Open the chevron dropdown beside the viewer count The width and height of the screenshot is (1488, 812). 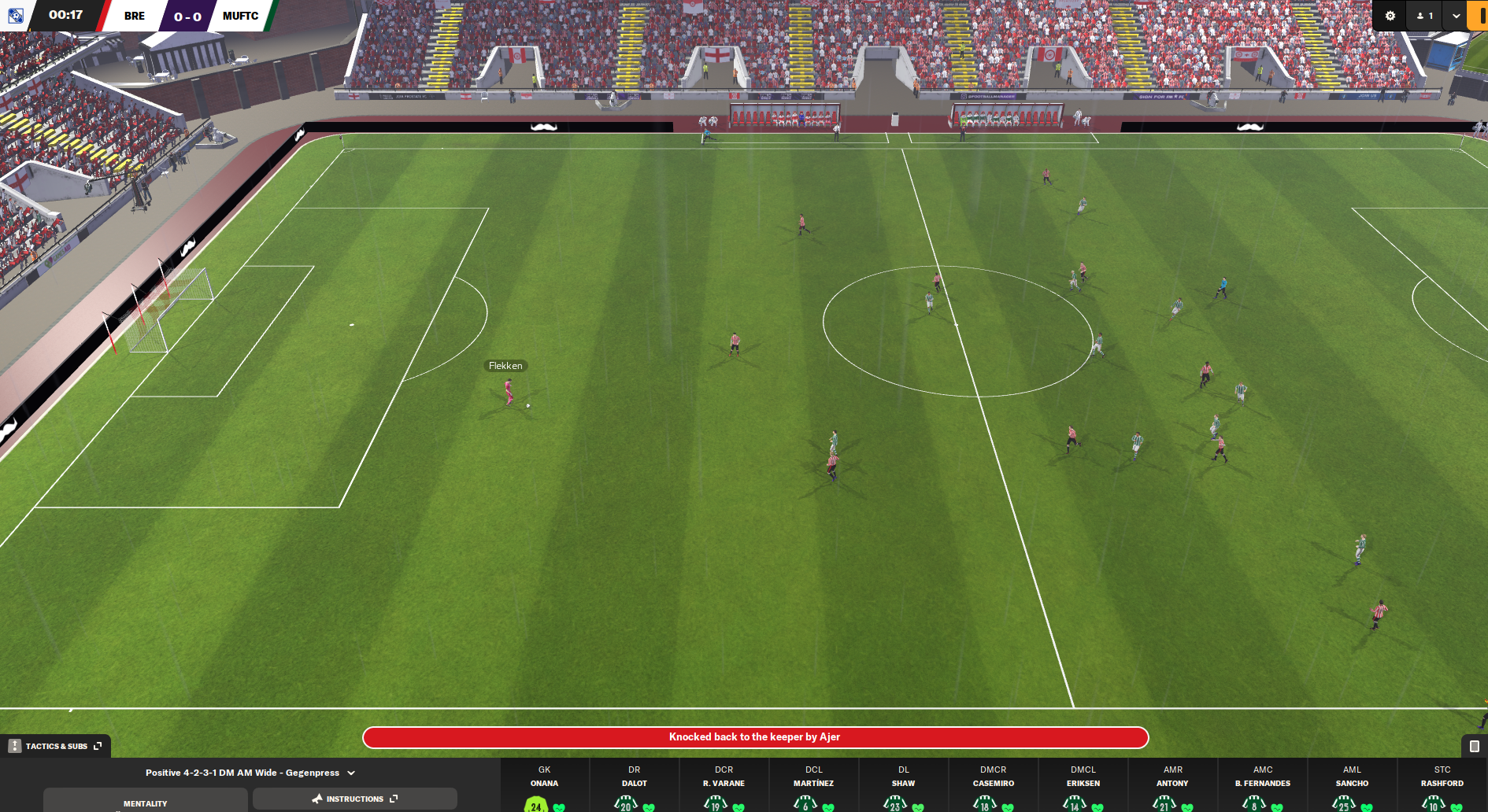click(1455, 15)
